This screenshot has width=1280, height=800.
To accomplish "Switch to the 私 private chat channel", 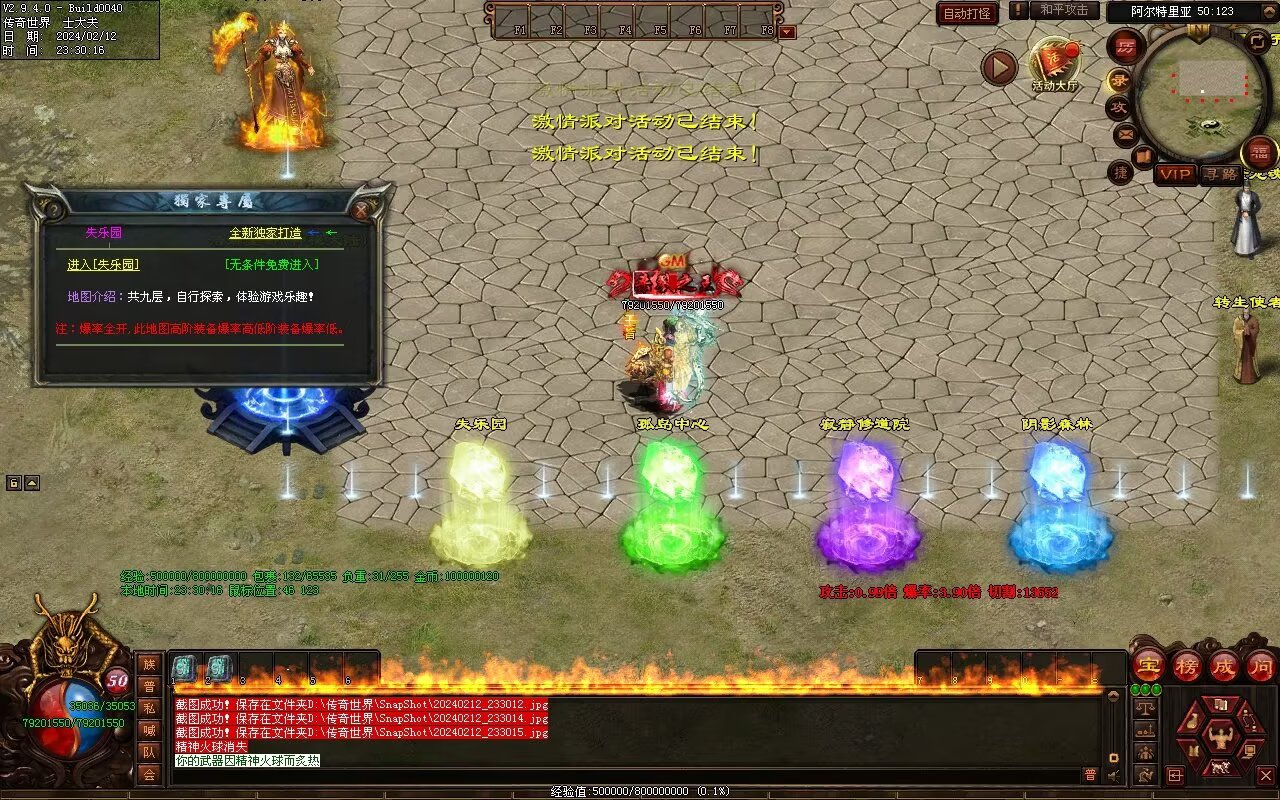I will coord(149,708).
